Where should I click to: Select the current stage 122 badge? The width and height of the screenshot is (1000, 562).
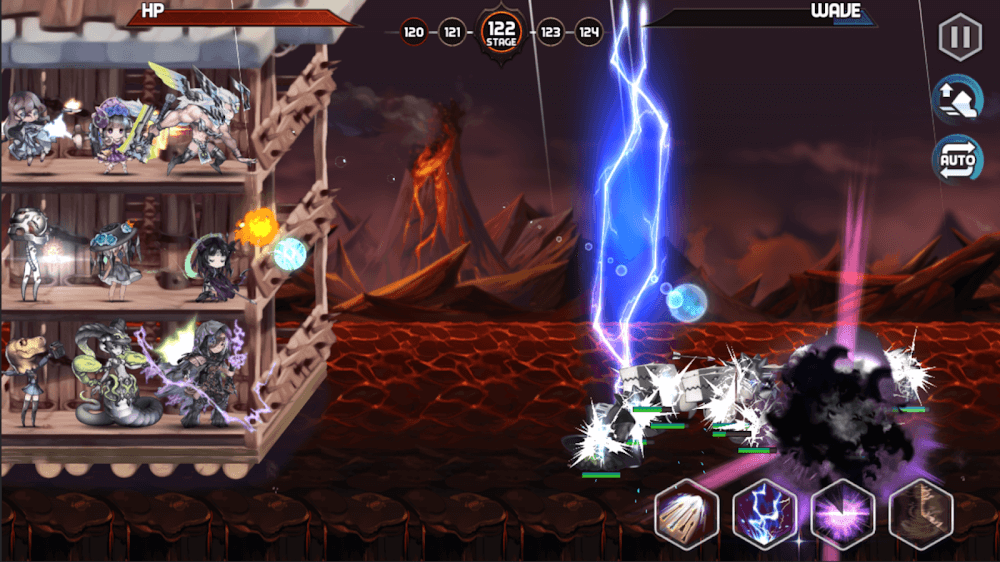pos(501,34)
